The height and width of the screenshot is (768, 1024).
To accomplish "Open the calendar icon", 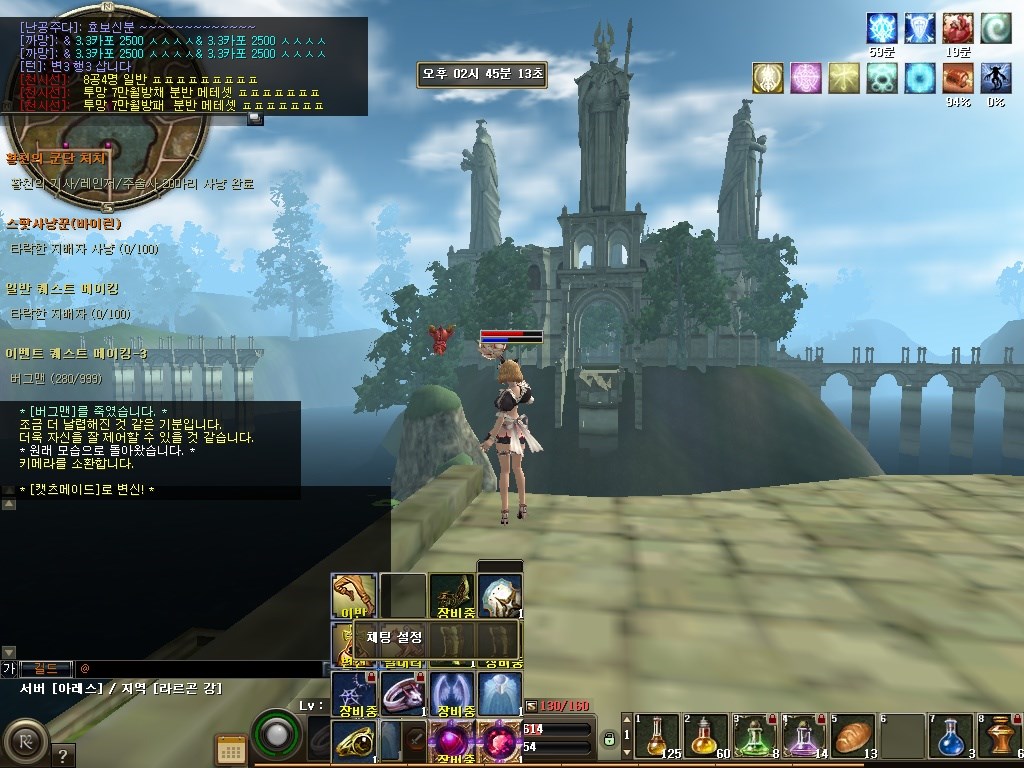I will [231, 749].
